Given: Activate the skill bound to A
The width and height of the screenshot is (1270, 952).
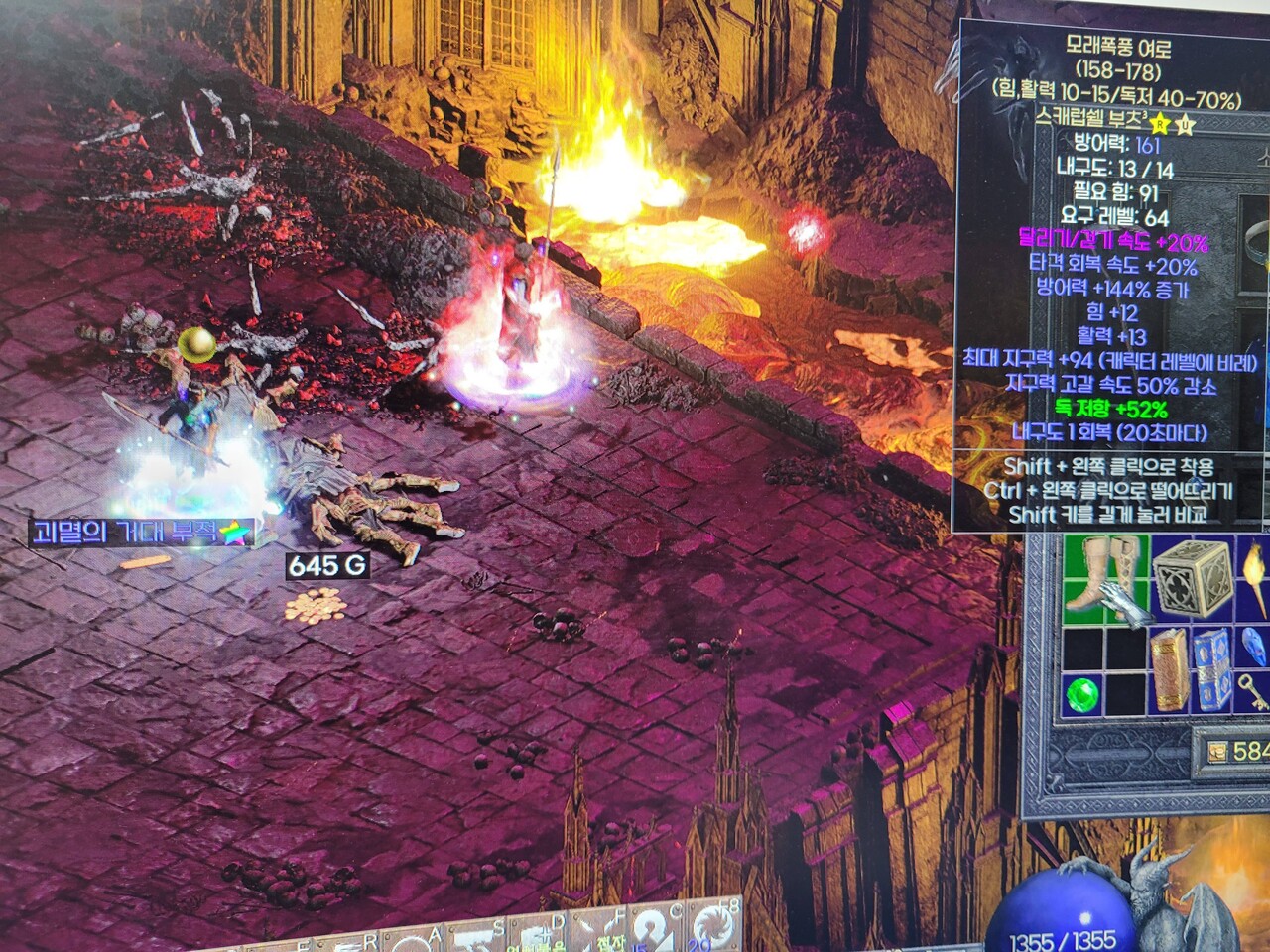Looking at the screenshot, I should coord(417,944).
